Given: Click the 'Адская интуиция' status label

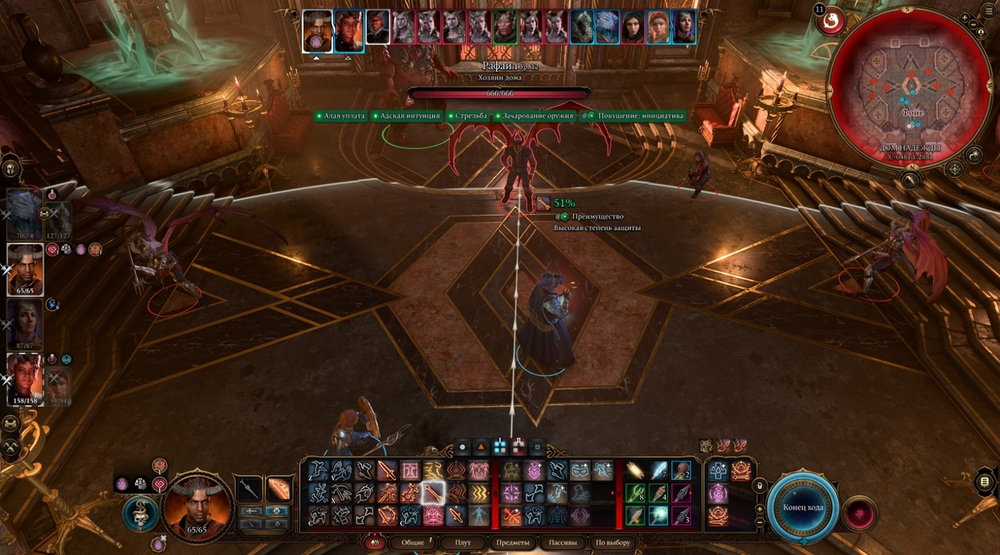Looking at the screenshot, I should [406, 116].
